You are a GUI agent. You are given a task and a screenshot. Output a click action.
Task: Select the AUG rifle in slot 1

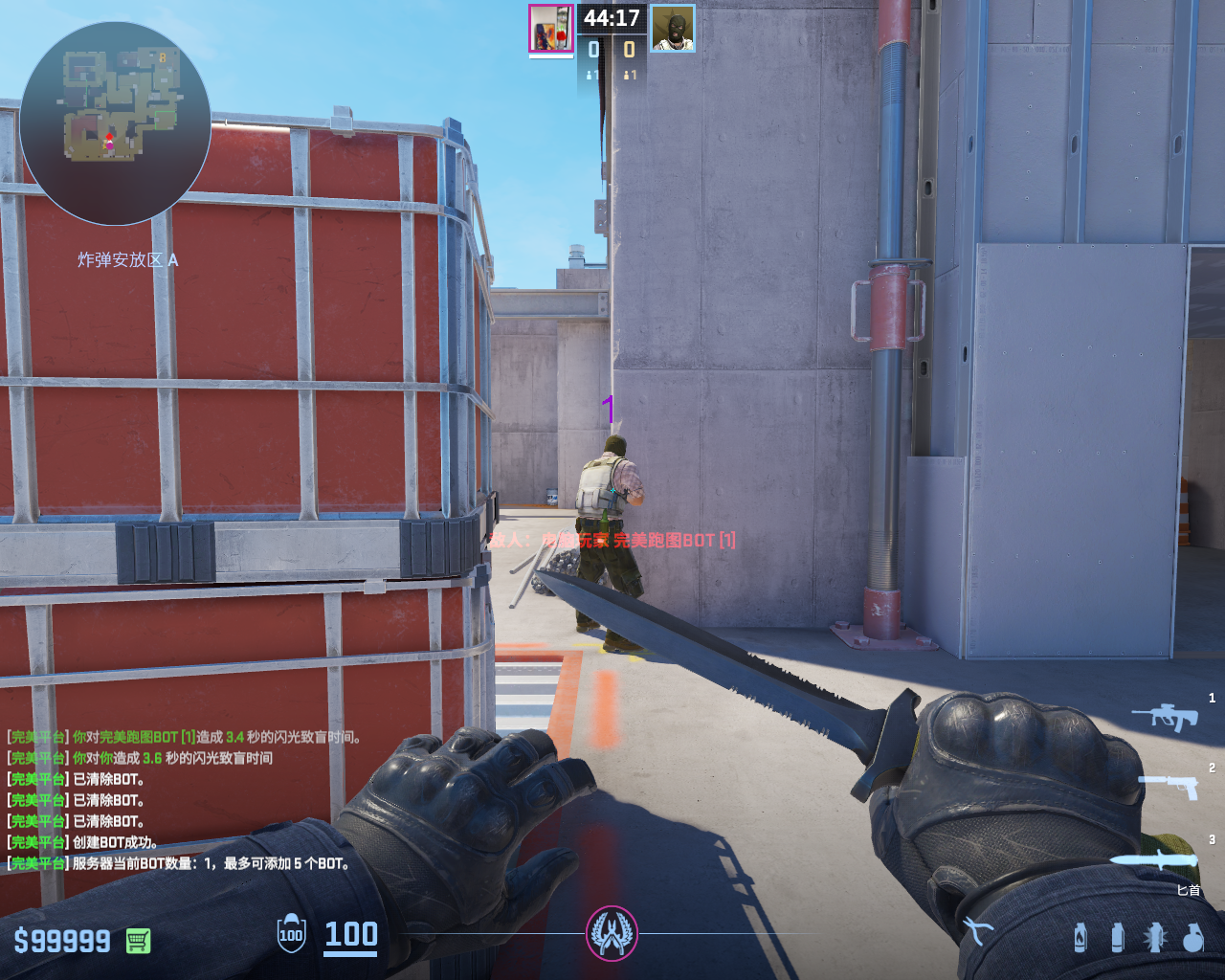coord(1165,716)
